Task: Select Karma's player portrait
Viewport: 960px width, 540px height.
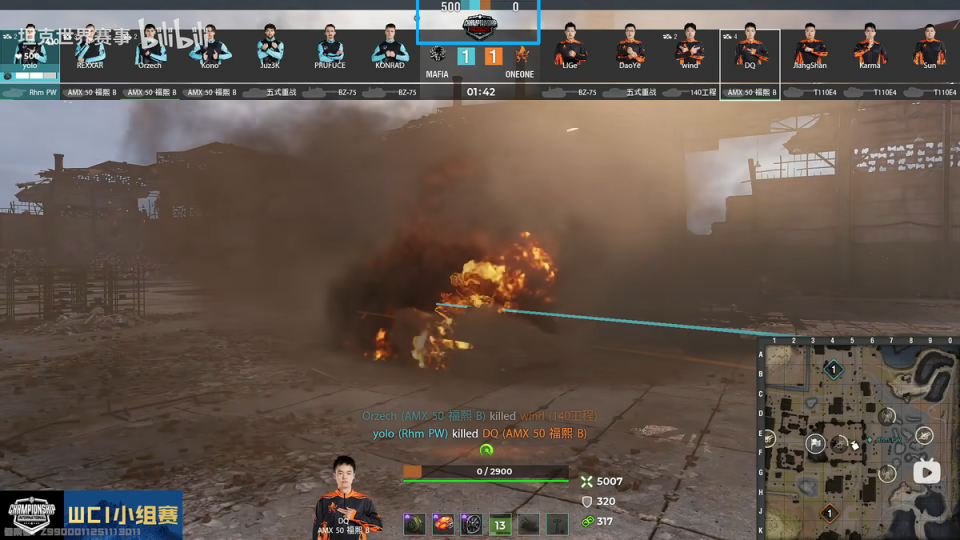Action: pyautogui.click(x=870, y=47)
